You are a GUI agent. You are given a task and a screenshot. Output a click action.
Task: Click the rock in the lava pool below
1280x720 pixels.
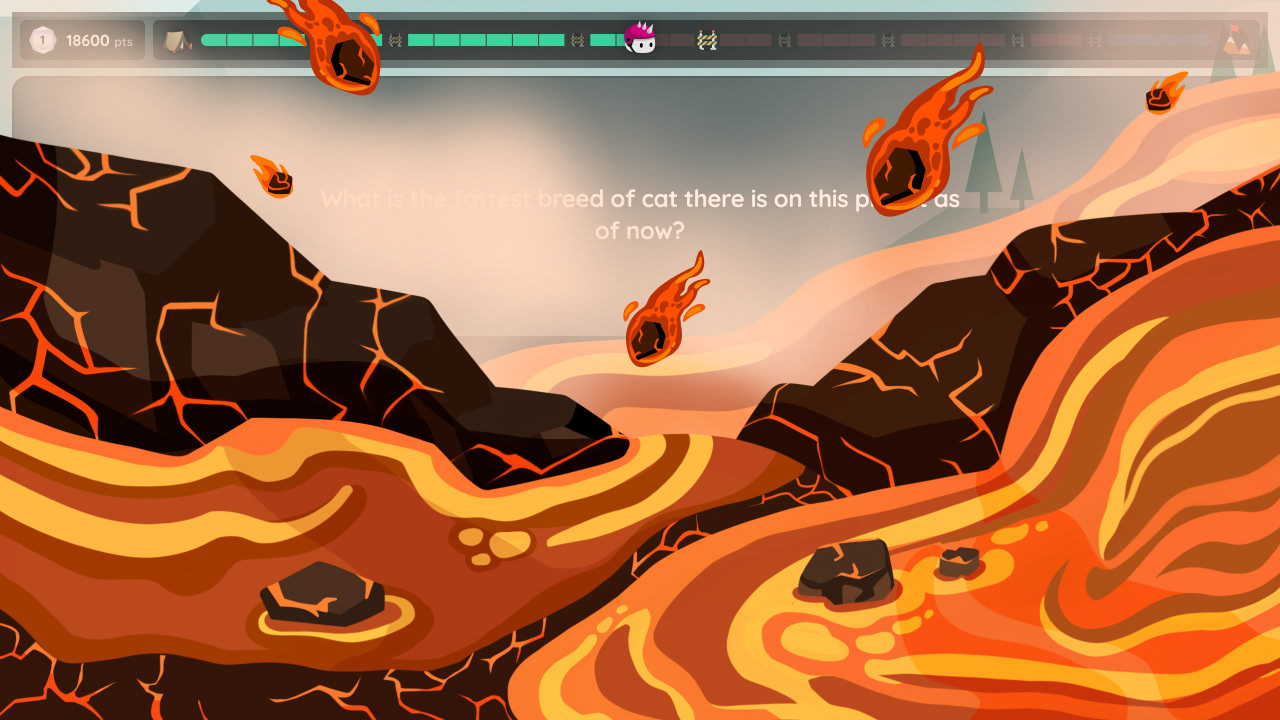tap(318, 595)
